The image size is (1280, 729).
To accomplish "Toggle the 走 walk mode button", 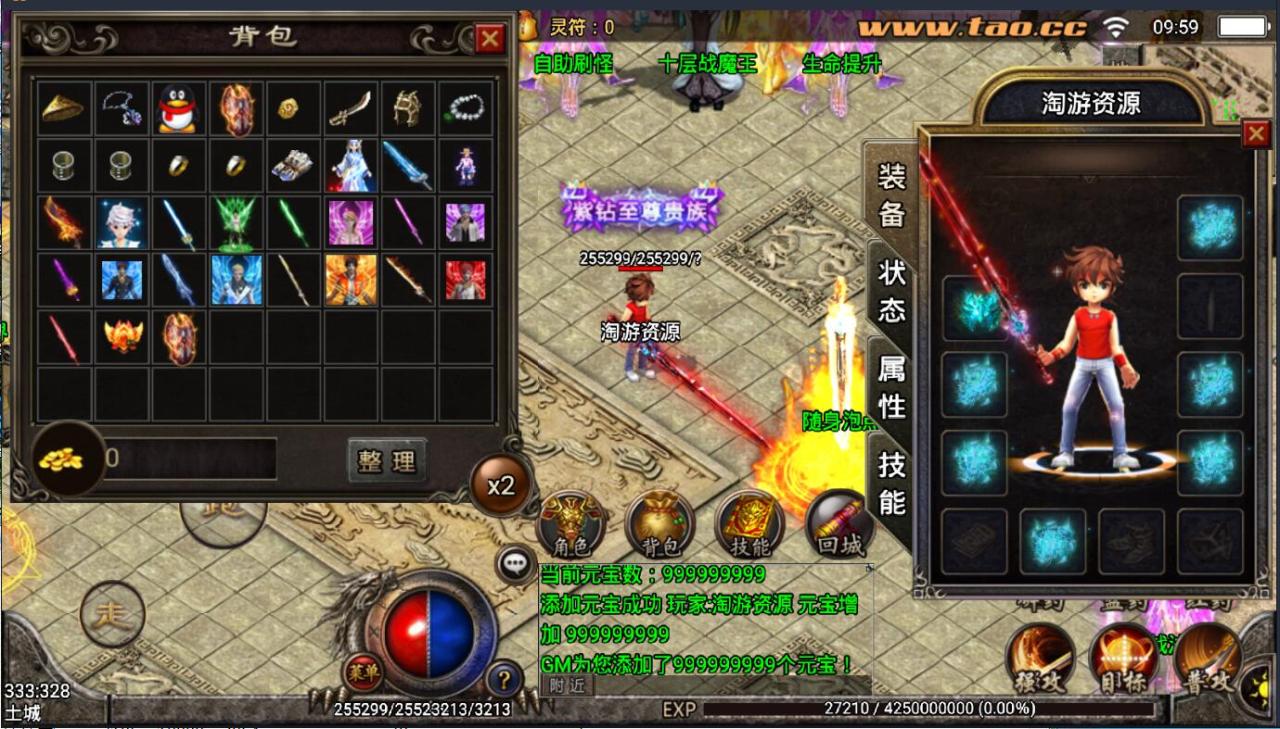I will (111, 614).
